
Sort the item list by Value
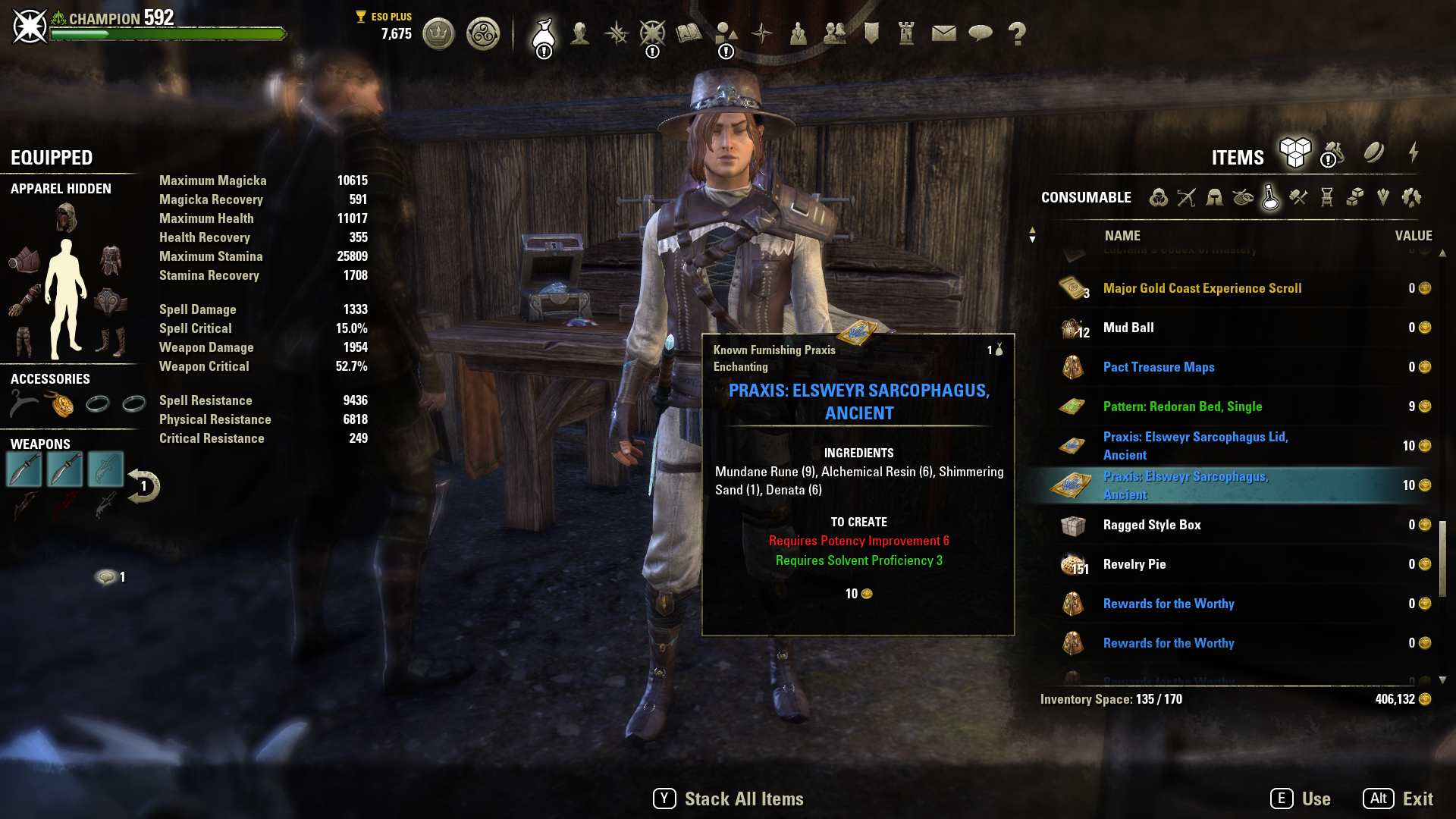pyautogui.click(x=1413, y=236)
